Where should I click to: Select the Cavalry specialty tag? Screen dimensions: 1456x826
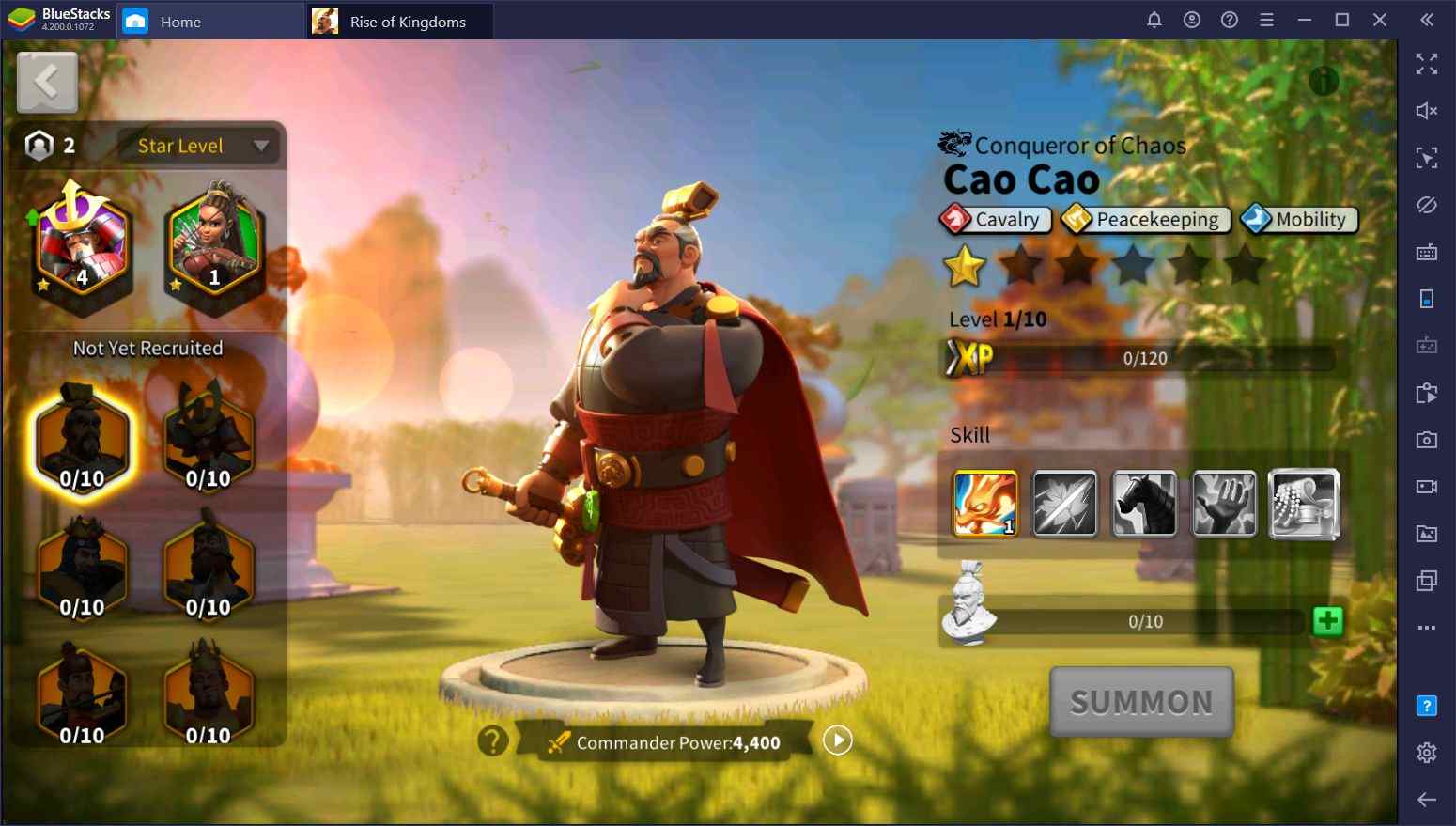coord(995,219)
